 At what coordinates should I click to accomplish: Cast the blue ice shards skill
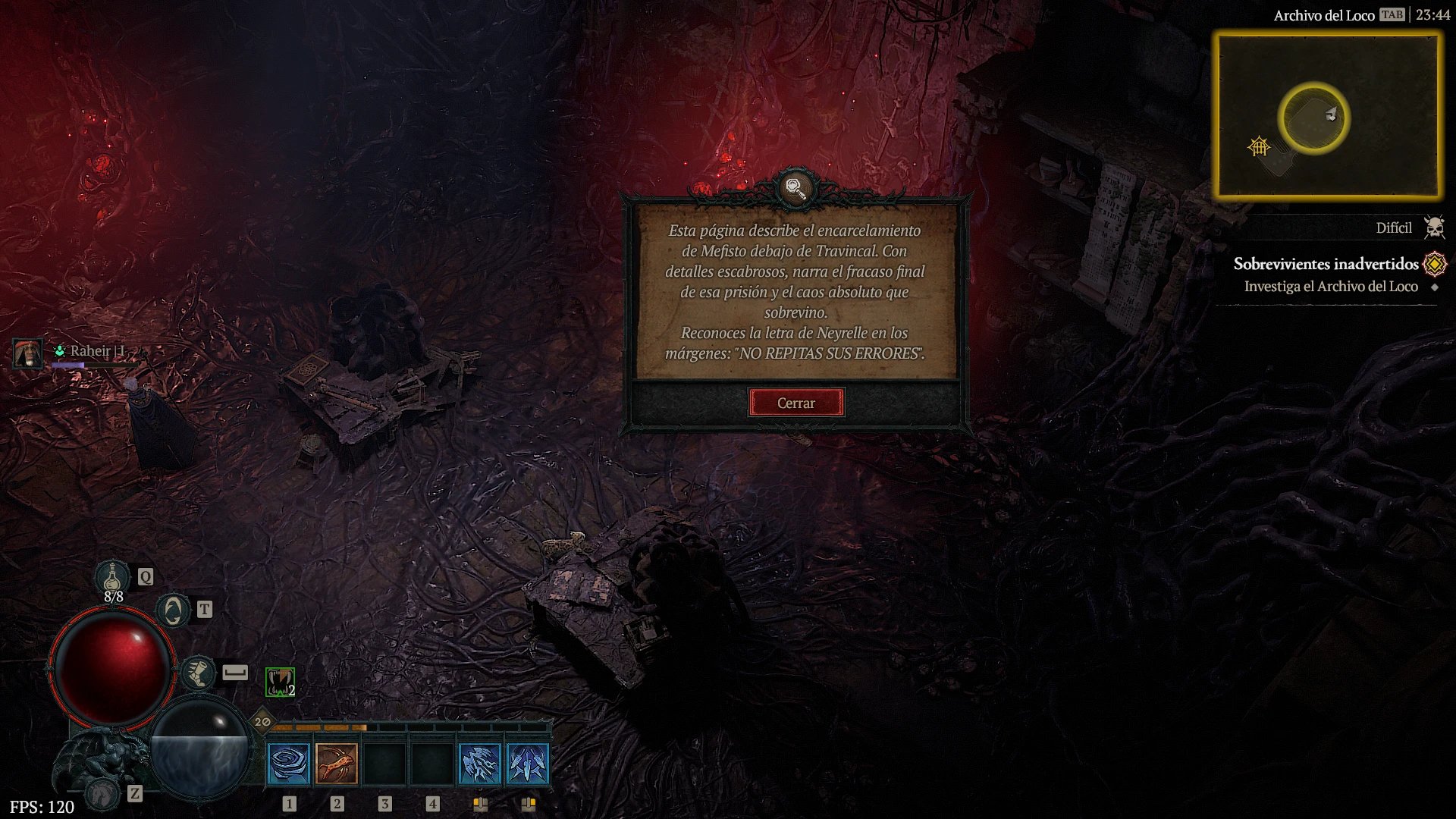(528, 763)
